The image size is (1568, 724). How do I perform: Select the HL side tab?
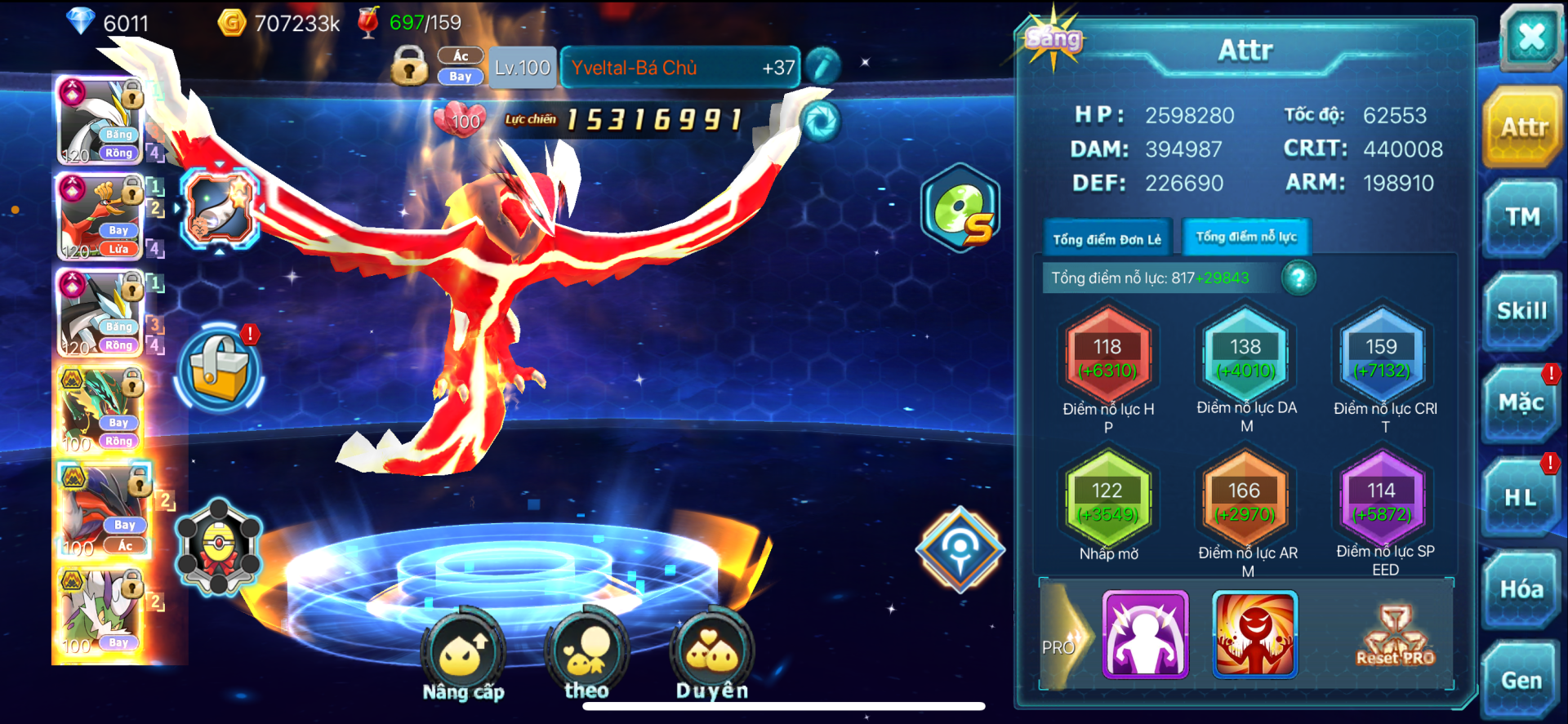(1521, 497)
